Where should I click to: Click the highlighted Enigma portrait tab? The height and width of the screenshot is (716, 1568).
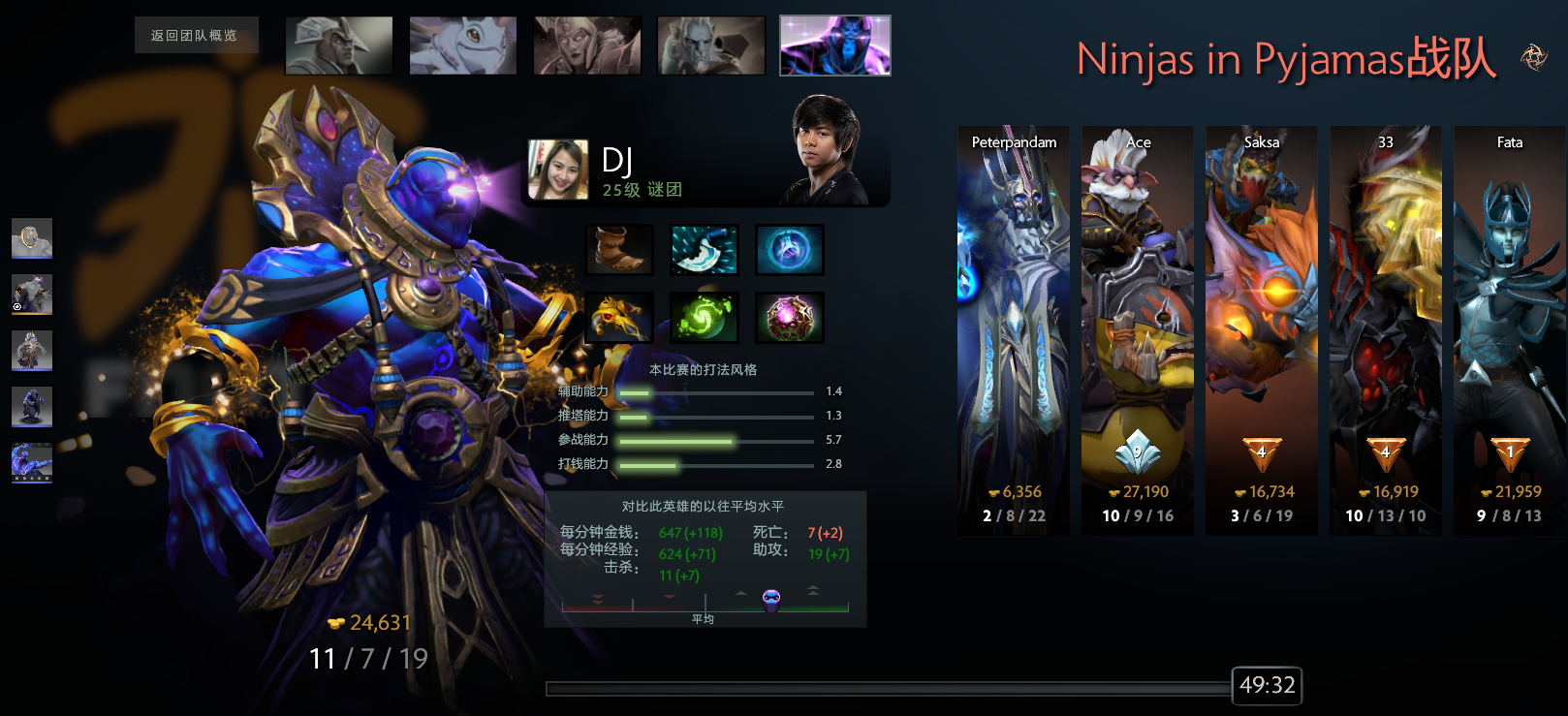click(x=835, y=46)
